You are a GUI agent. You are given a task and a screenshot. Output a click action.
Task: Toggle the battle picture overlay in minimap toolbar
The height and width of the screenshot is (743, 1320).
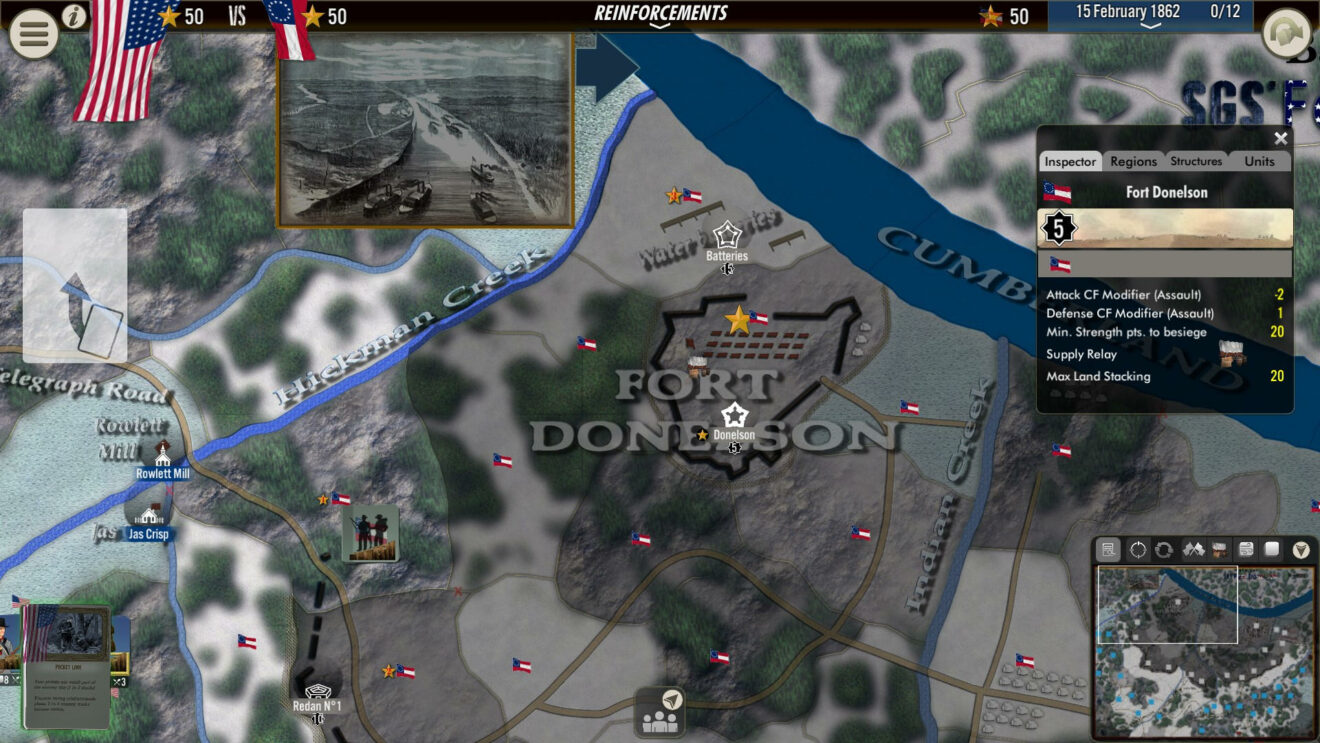click(1220, 551)
